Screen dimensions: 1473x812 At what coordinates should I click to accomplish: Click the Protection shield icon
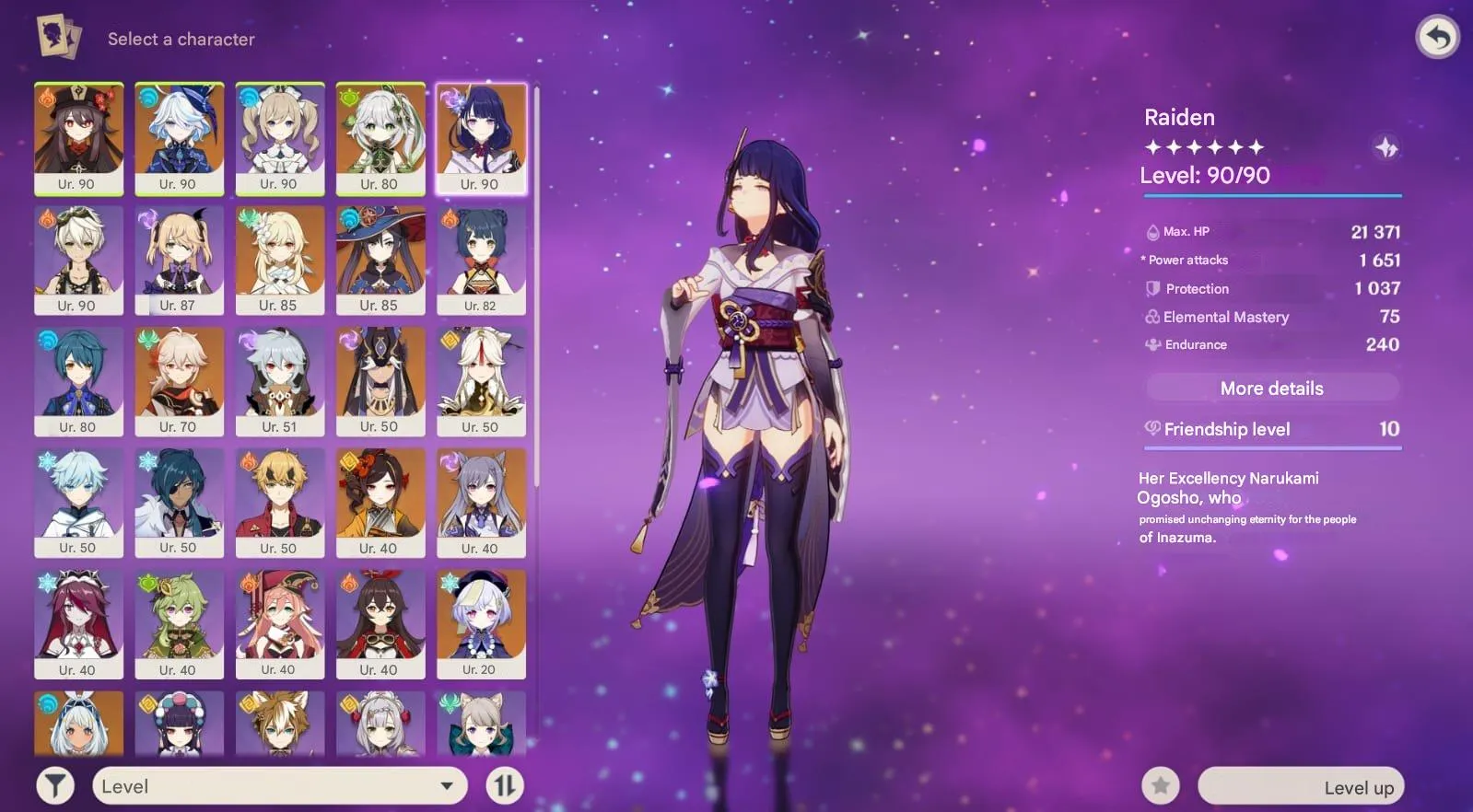(x=1152, y=288)
